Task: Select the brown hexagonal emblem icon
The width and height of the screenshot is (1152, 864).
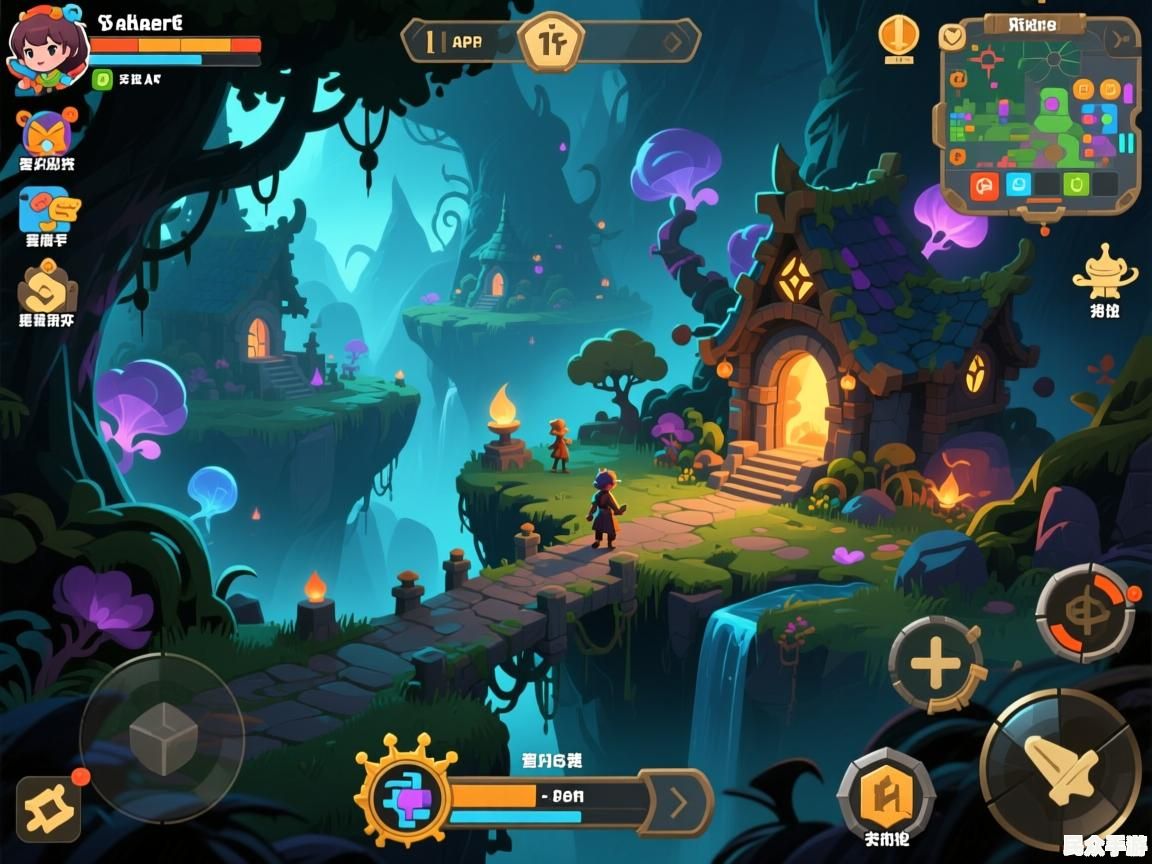Action: (46, 289)
